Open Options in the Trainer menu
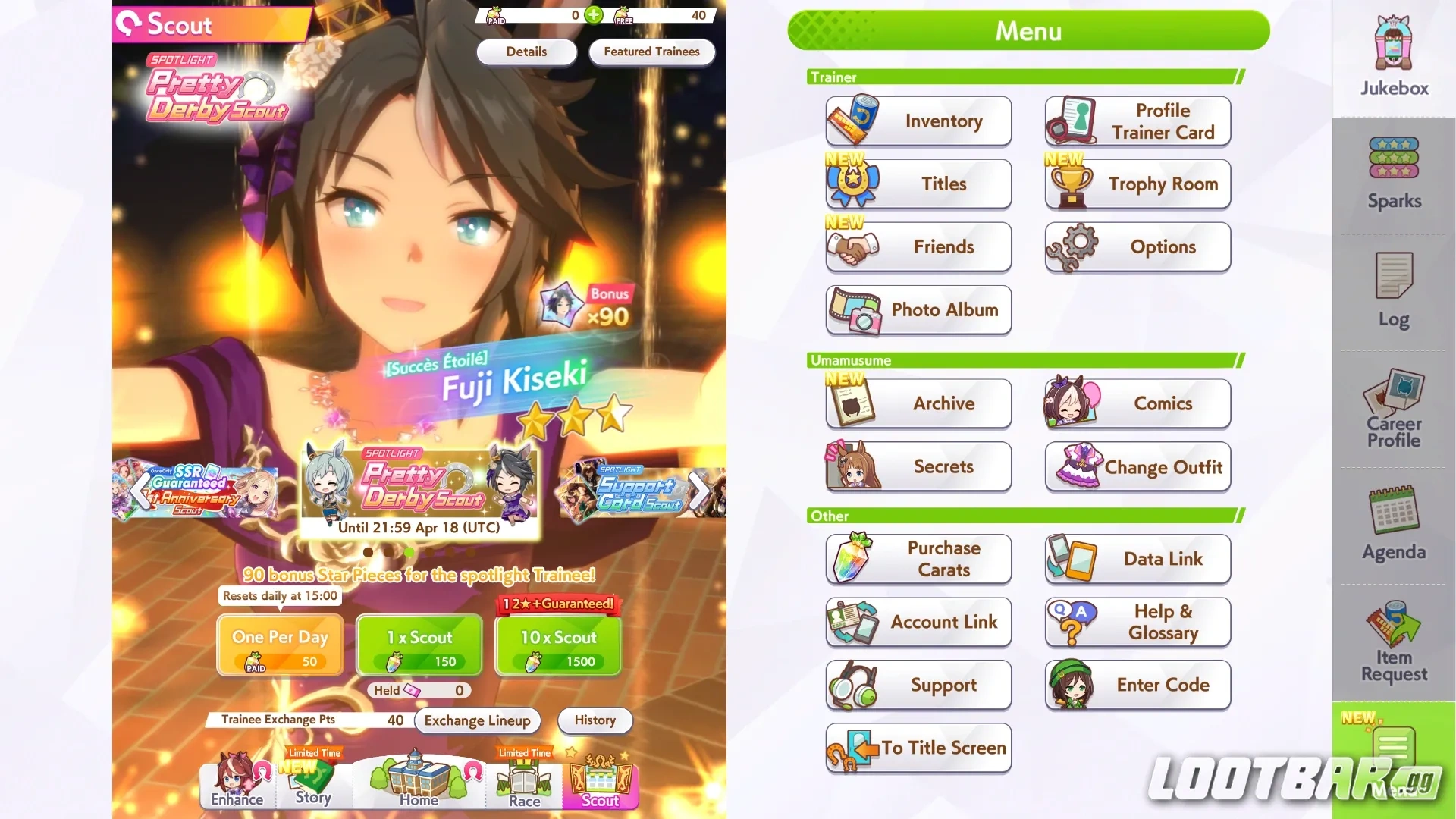The width and height of the screenshot is (1456, 819). tap(1137, 247)
